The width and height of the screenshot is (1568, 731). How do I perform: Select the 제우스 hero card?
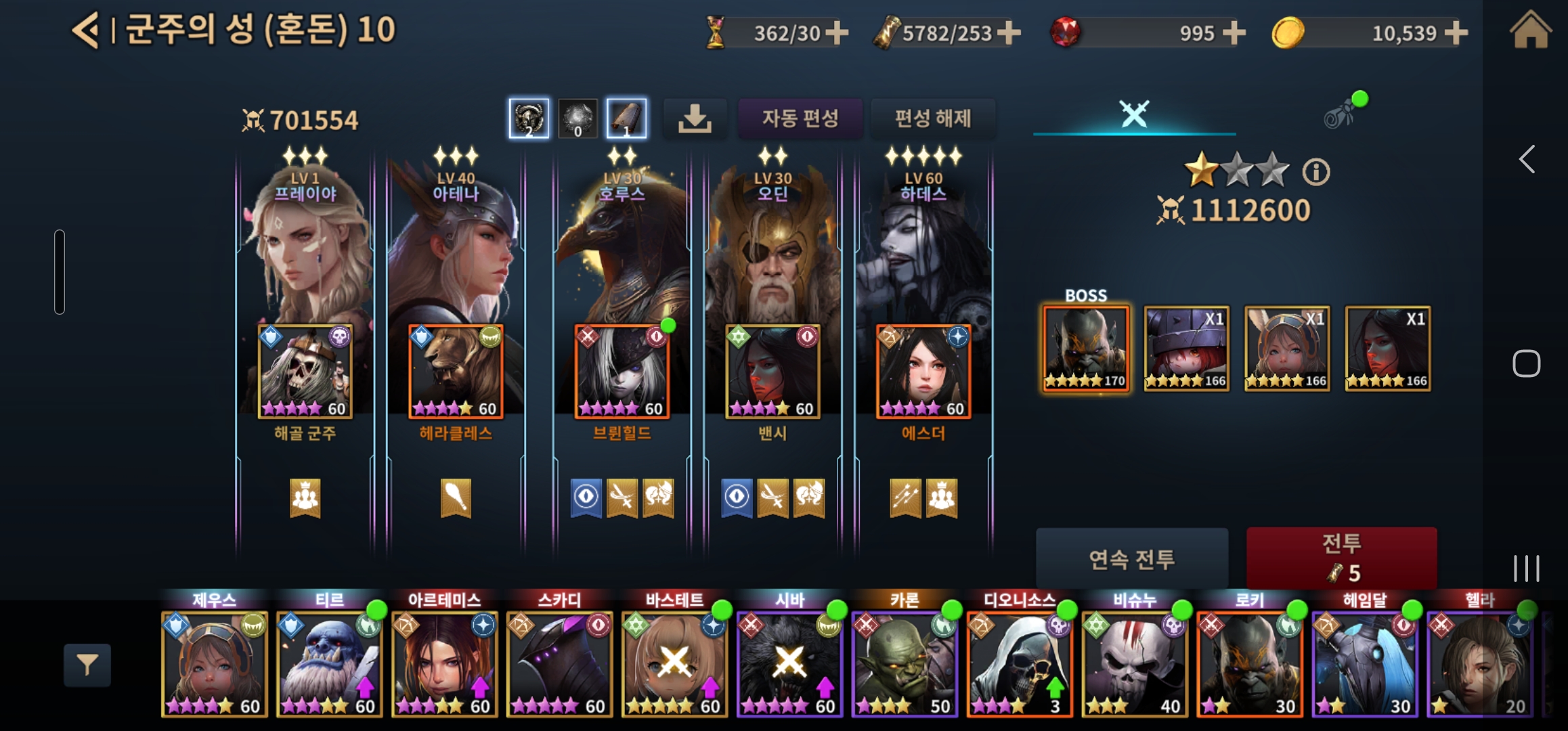click(x=215, y=663)
